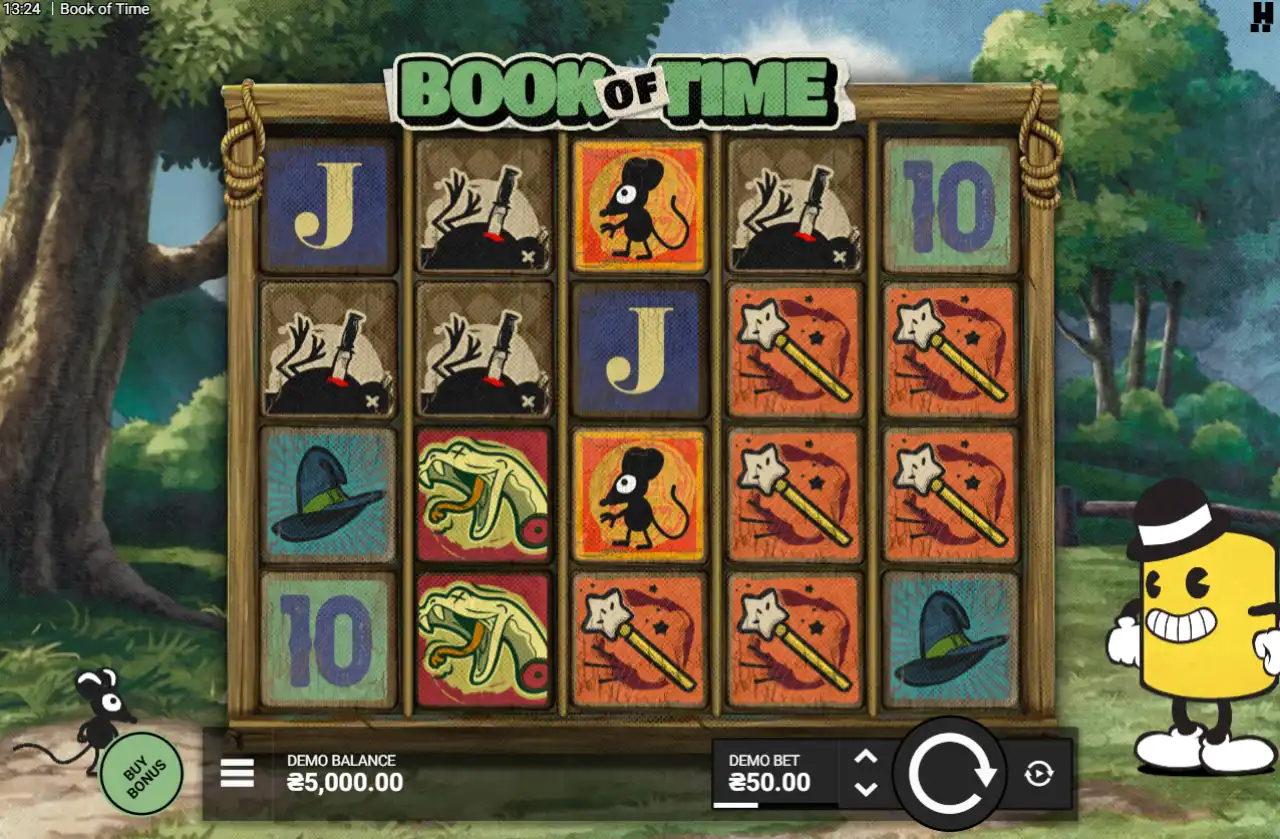
Task: Open the Autoplay spin settings icon
Action: pyautogui.click(x=1040, y=771)
